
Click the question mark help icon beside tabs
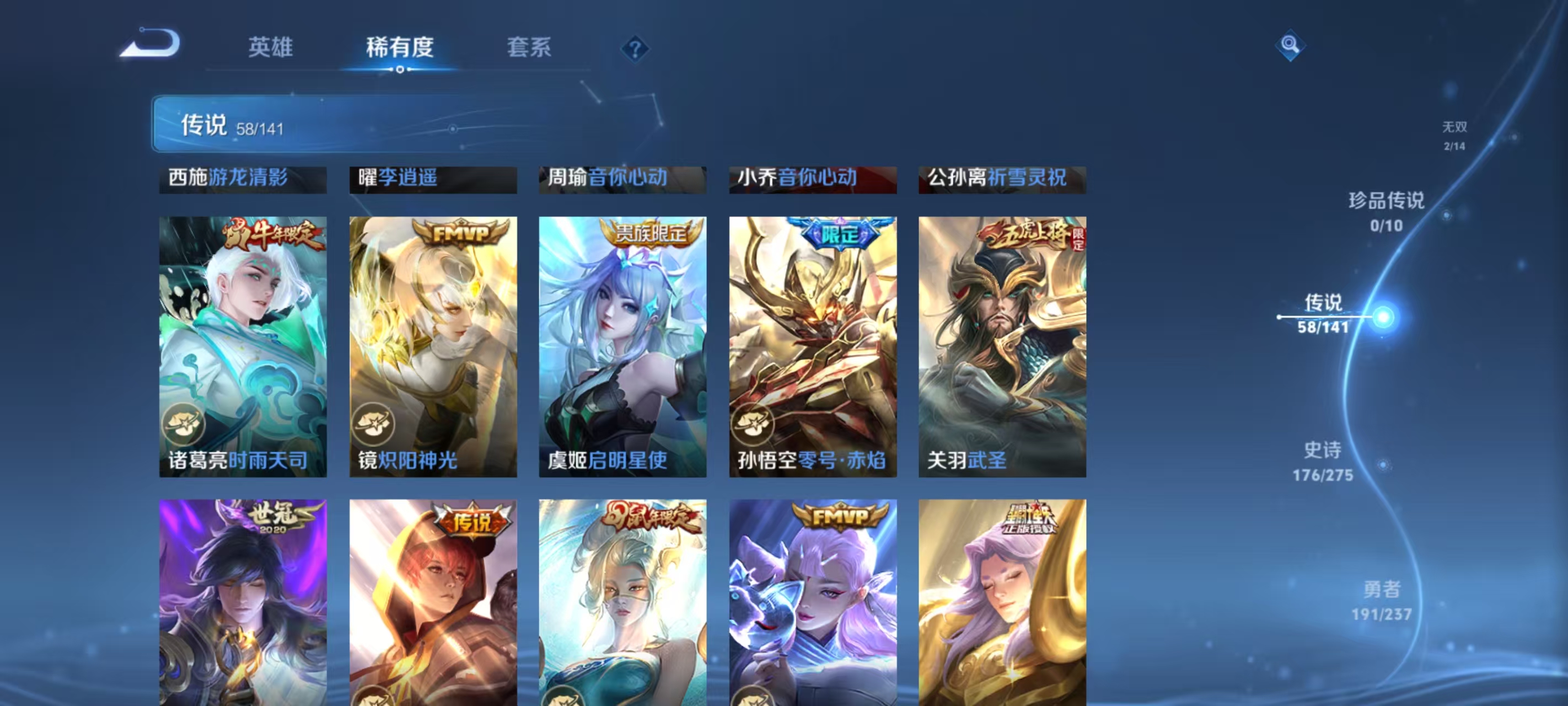[635, 48]
